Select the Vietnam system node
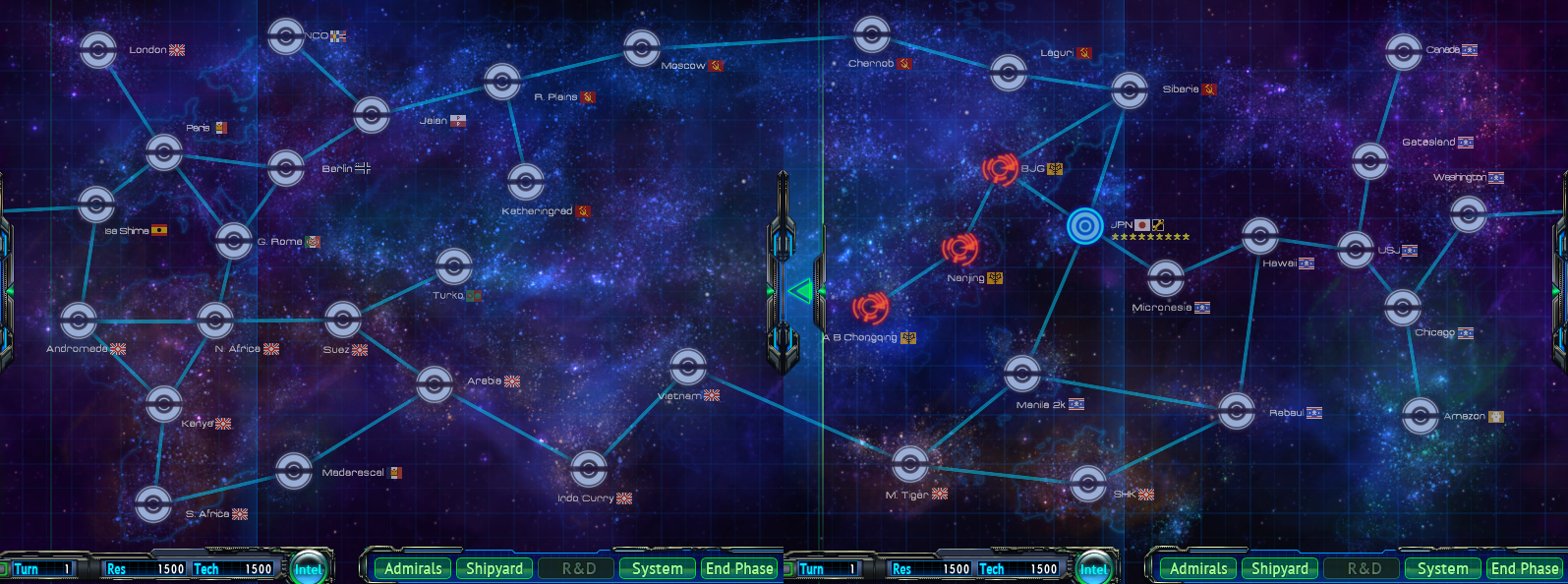This screenshot has width=1568, height=584. (688, 367)
